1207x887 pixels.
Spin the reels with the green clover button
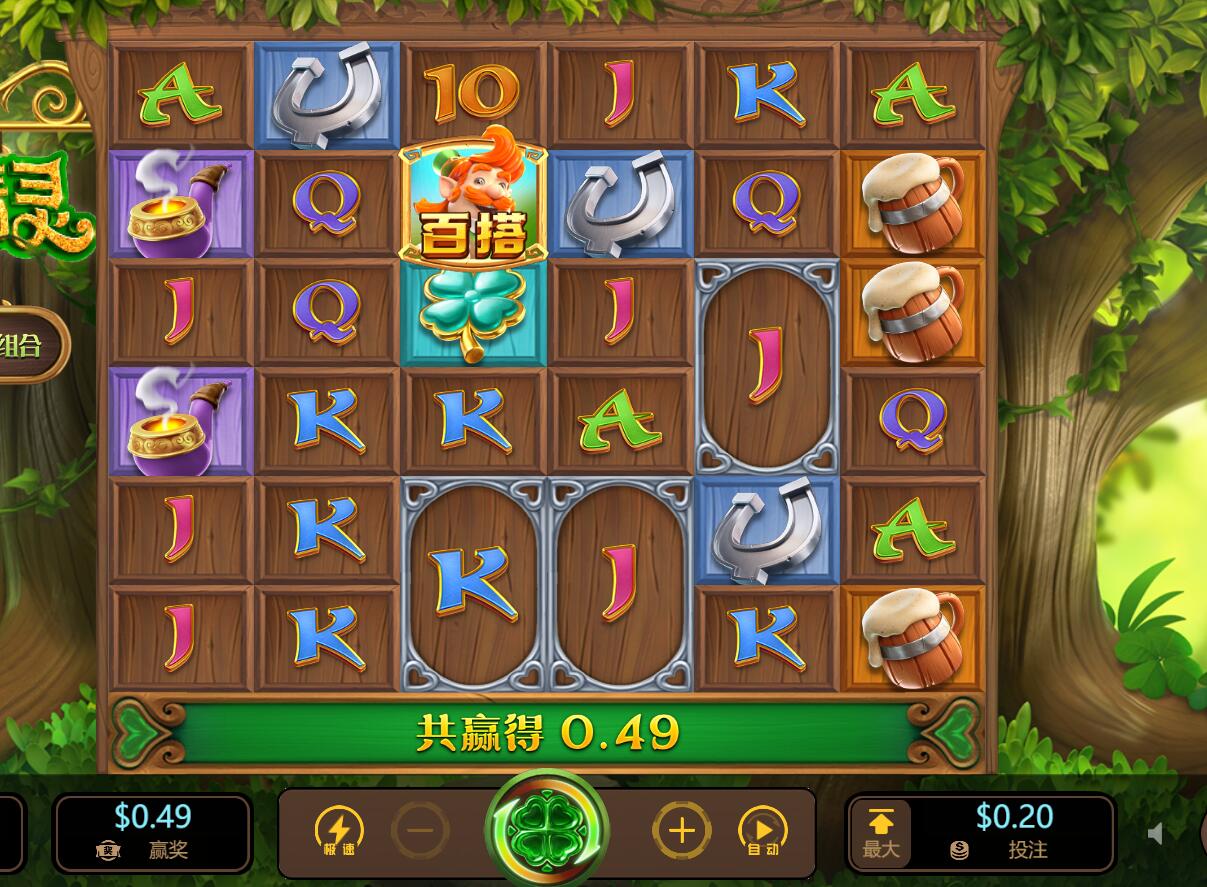(546, 830)
